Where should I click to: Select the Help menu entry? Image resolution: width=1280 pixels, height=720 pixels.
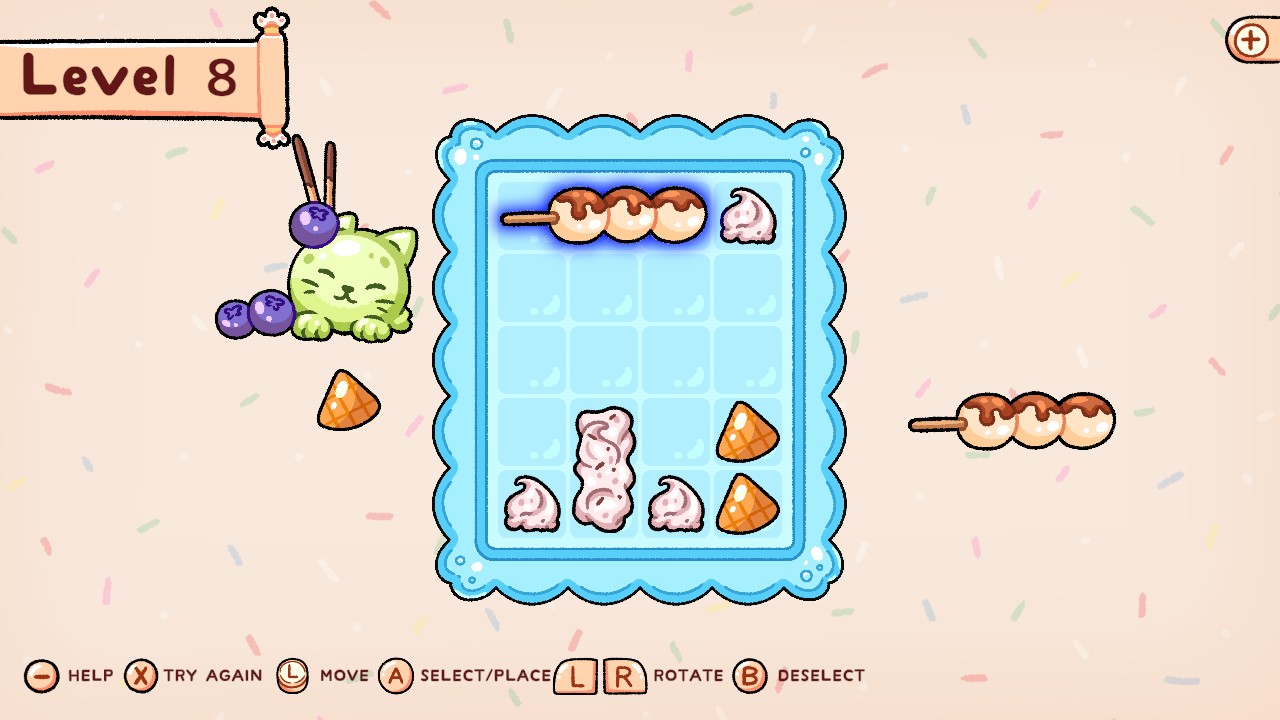coord(90,677)
